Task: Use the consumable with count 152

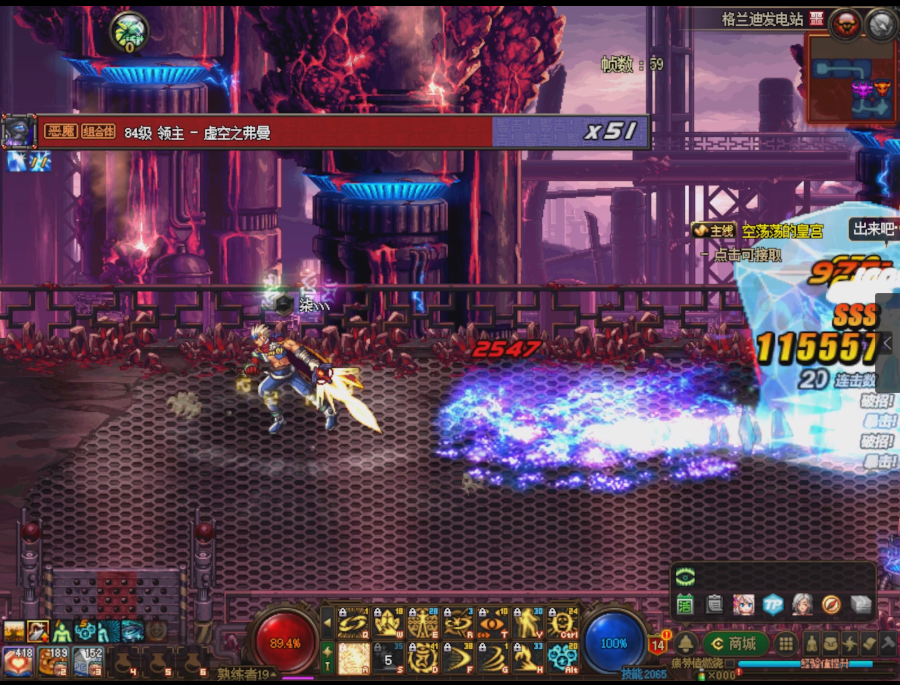Action: coord(86,660)
